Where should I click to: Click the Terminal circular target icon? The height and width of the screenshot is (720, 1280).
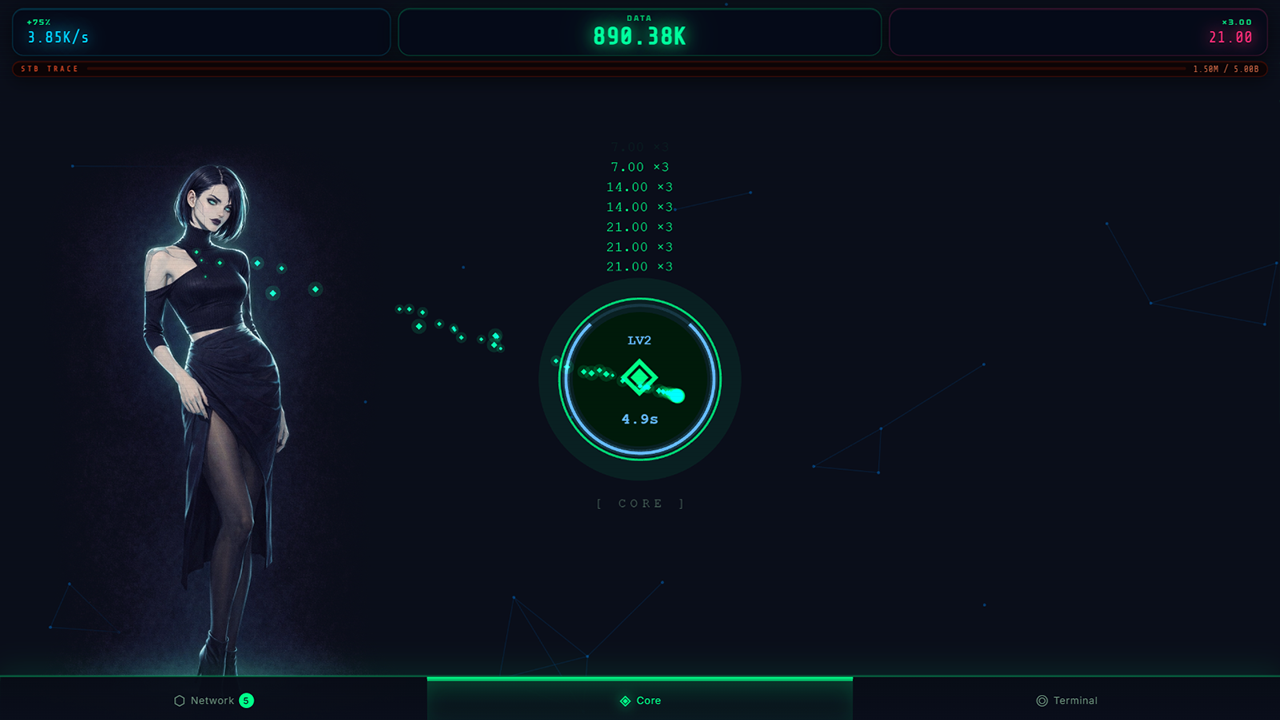(x=1040, y=700)
